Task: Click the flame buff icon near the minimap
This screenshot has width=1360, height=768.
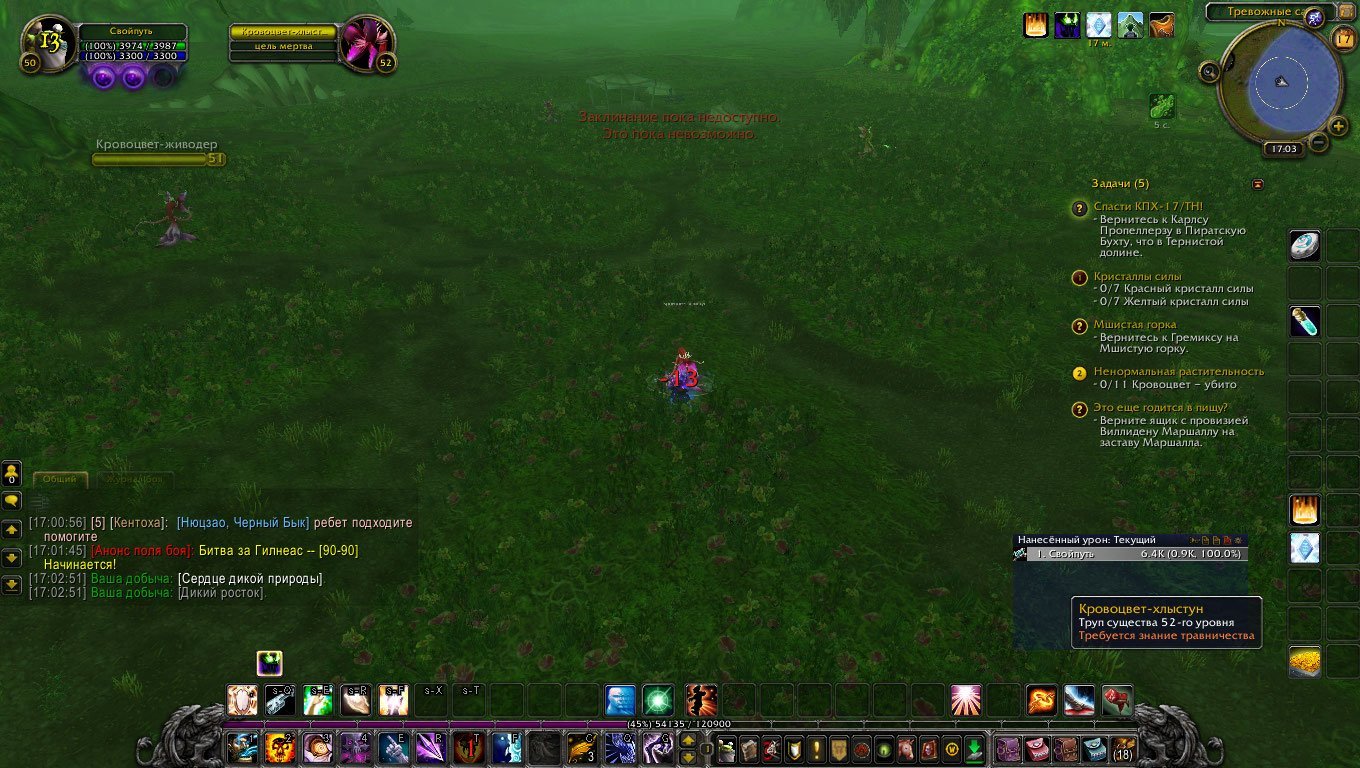Action: (x=1035, y=25)
